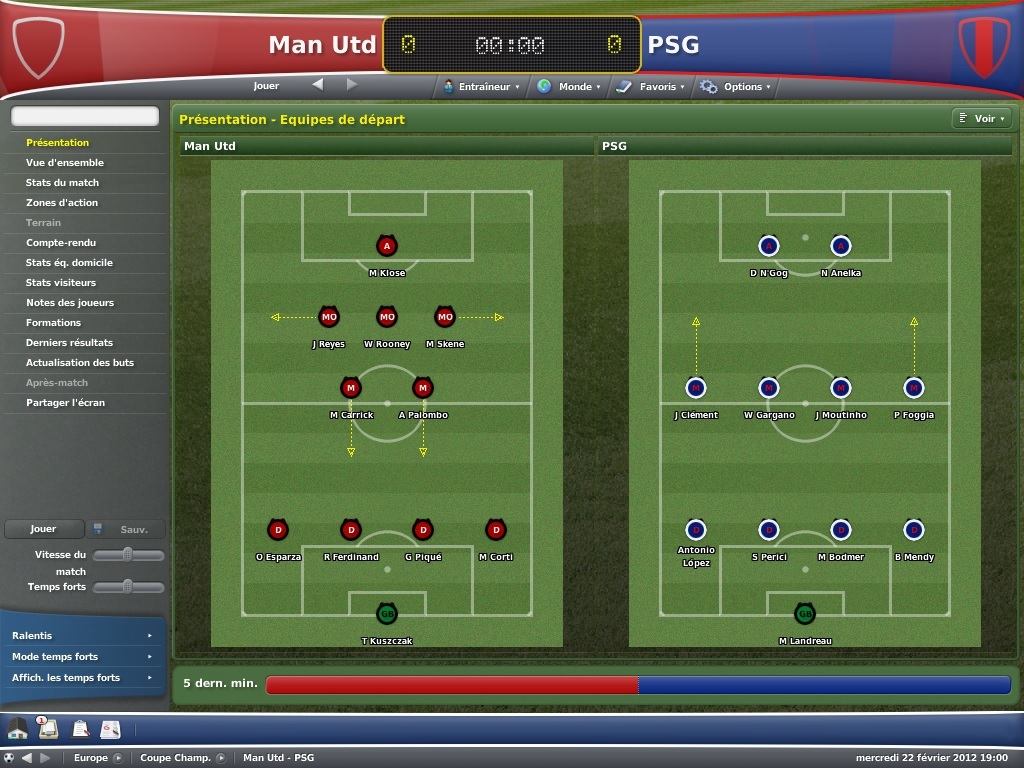Expand the Voir dropdown
The height and width of the screenshot is (768, 1024).
[981, 119]
